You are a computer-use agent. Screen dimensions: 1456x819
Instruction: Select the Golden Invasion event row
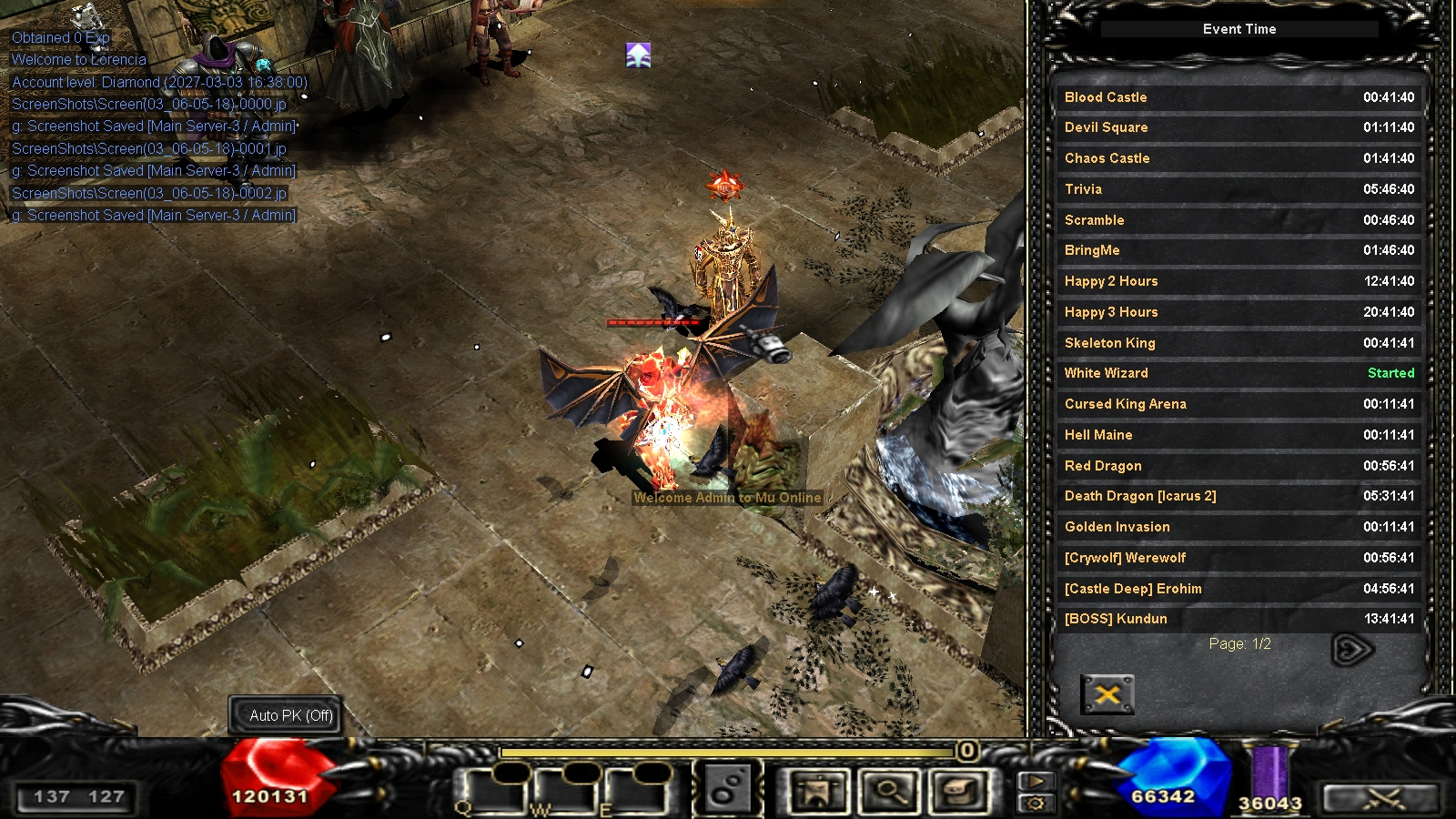click(1239, 527)
